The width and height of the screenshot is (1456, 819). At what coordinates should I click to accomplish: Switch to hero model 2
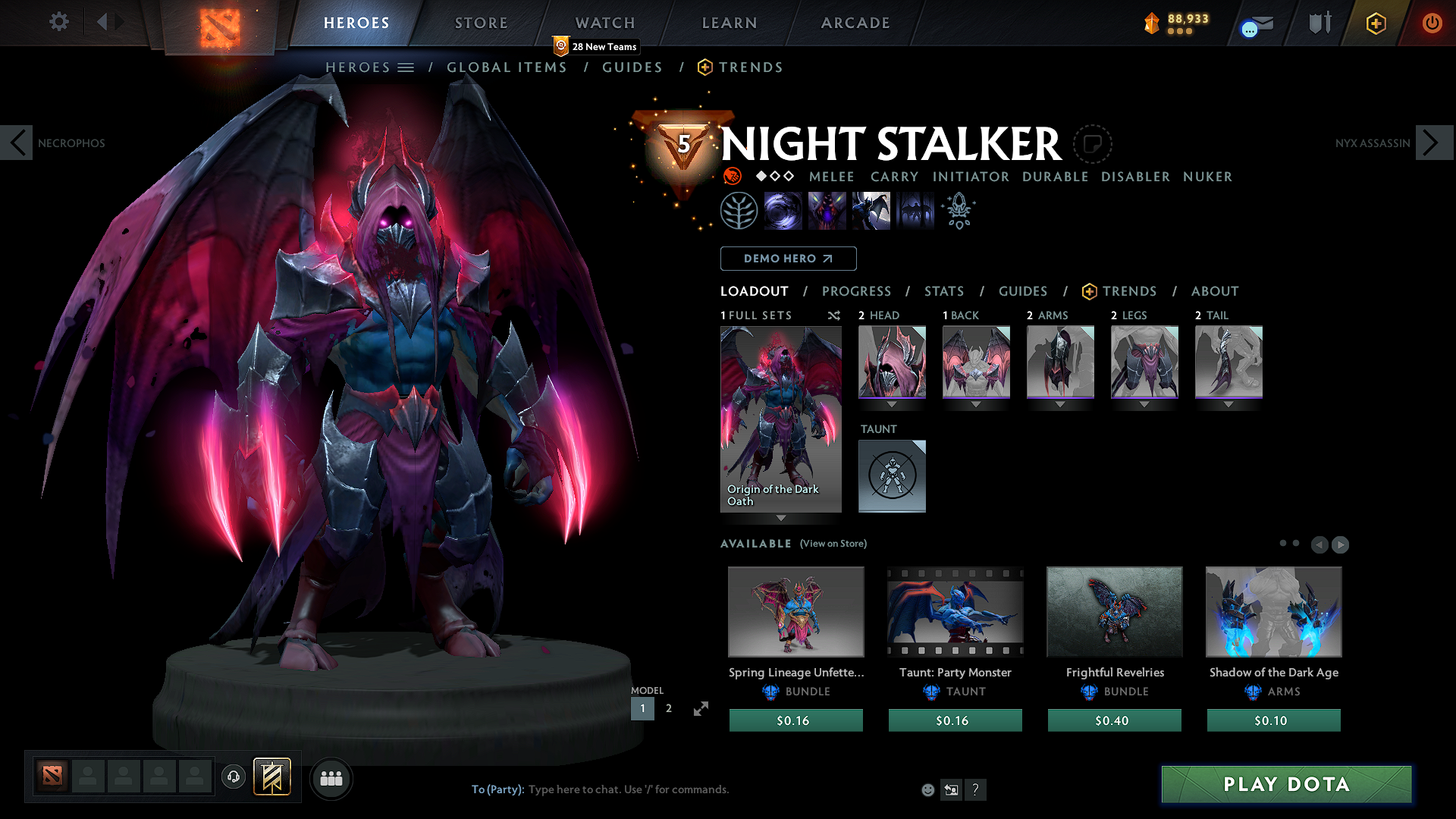point(668,708)
